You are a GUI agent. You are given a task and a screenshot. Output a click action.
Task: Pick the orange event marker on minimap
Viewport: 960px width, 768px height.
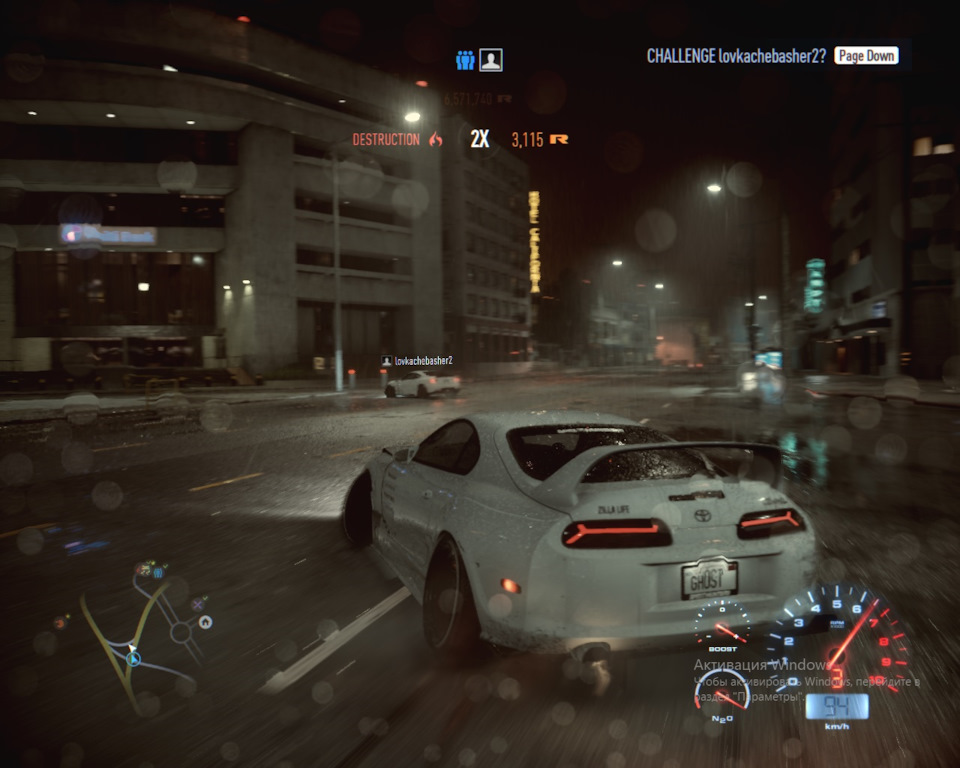60,622
